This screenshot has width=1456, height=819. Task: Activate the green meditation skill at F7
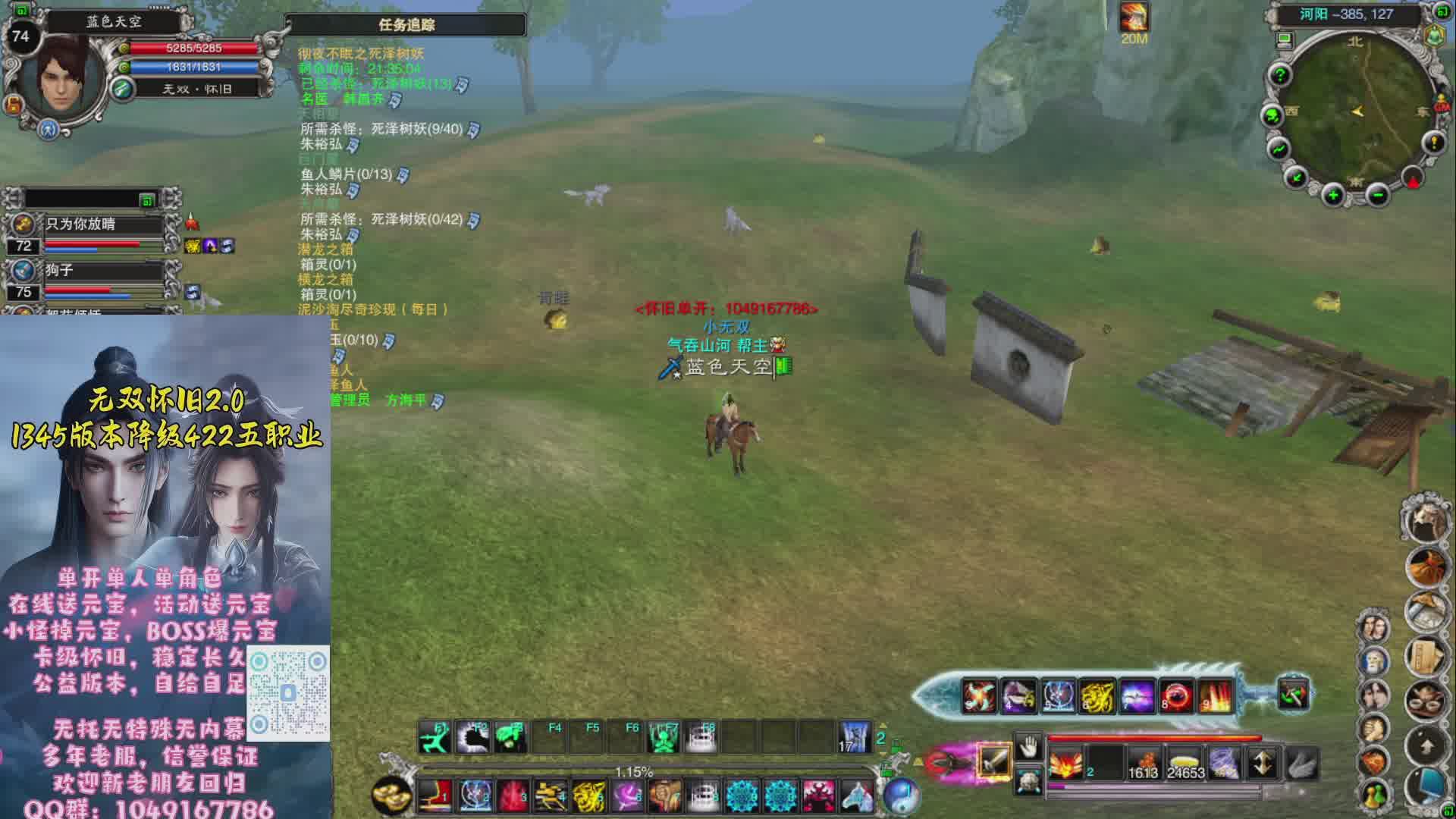664,737
